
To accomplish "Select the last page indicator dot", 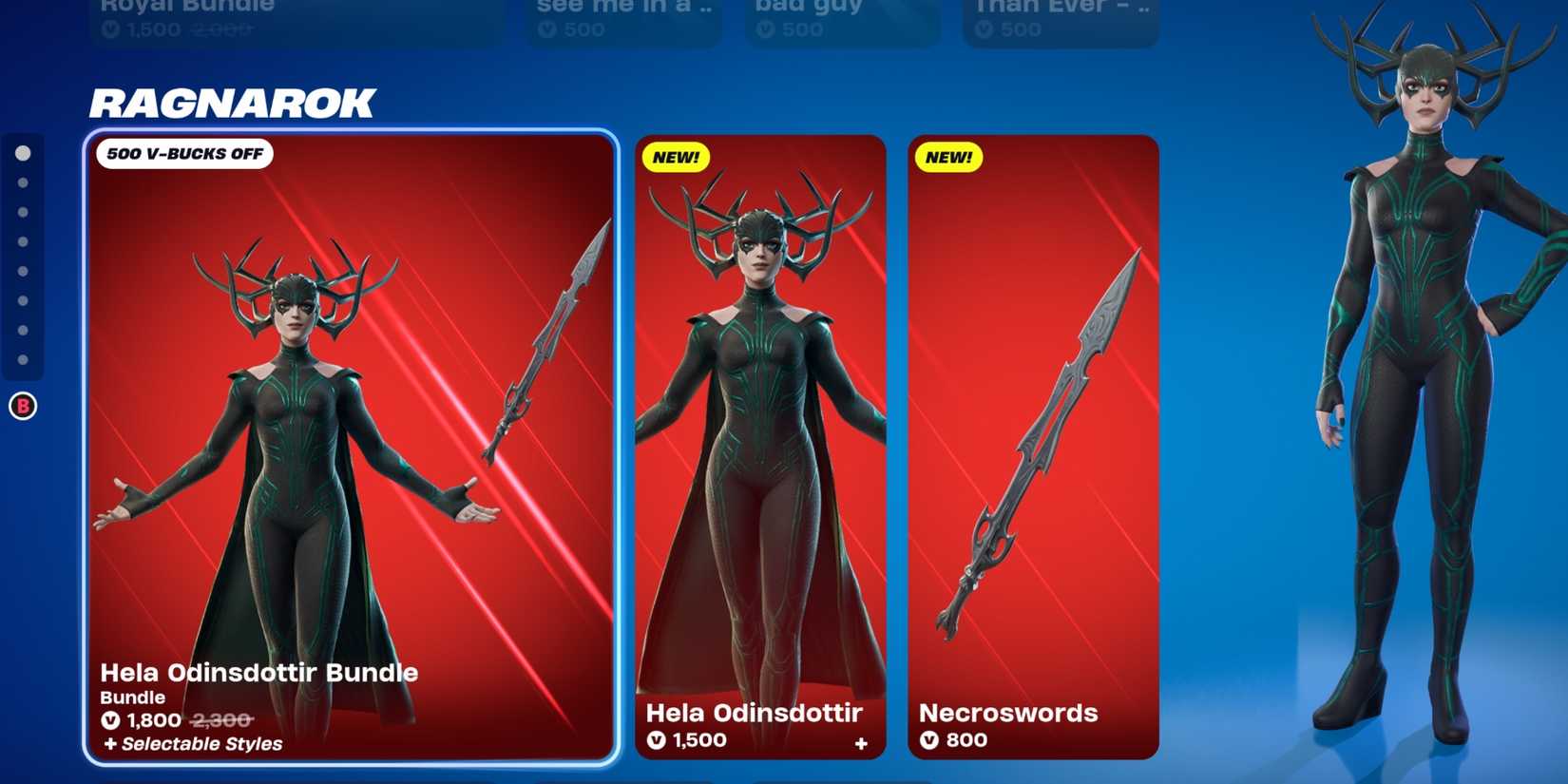I will point(23,360).
